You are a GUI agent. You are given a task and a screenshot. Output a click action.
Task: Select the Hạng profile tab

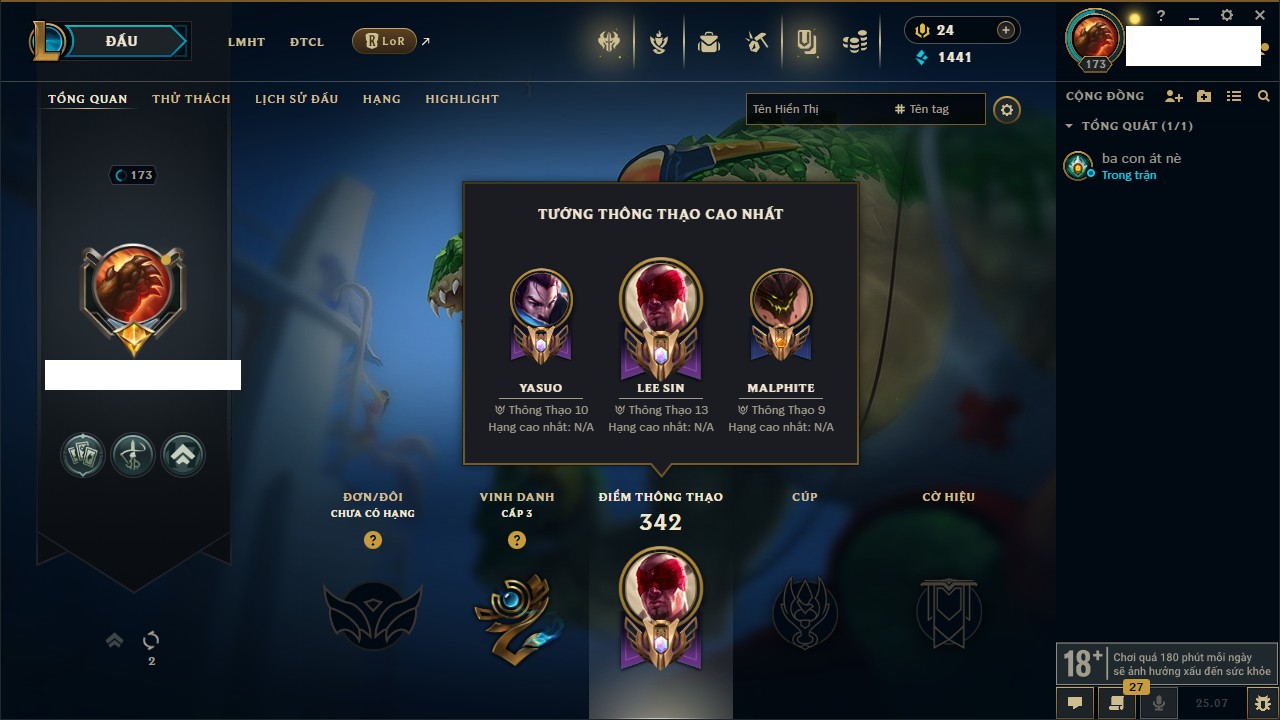(381, 99)
